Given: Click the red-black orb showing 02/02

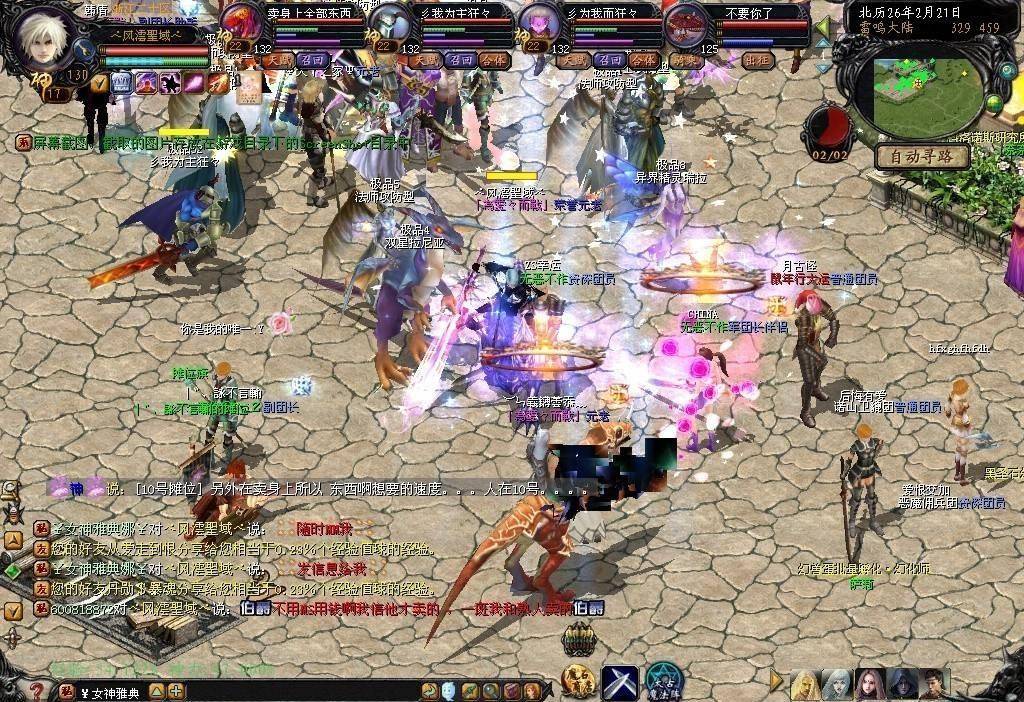Looking at the screenshot, I should tap(829, 128).
